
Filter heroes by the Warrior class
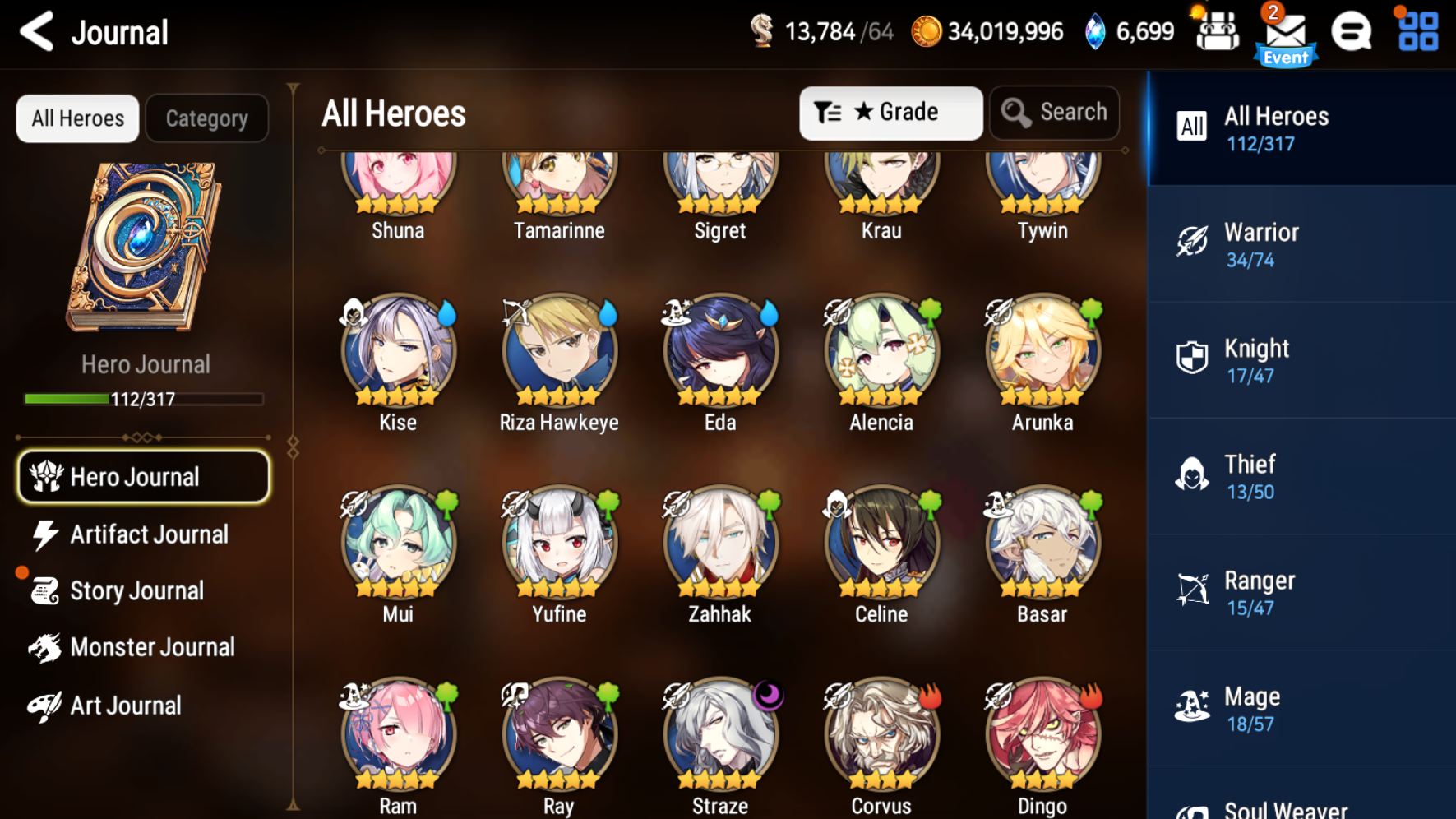[x=1299, y=244]
